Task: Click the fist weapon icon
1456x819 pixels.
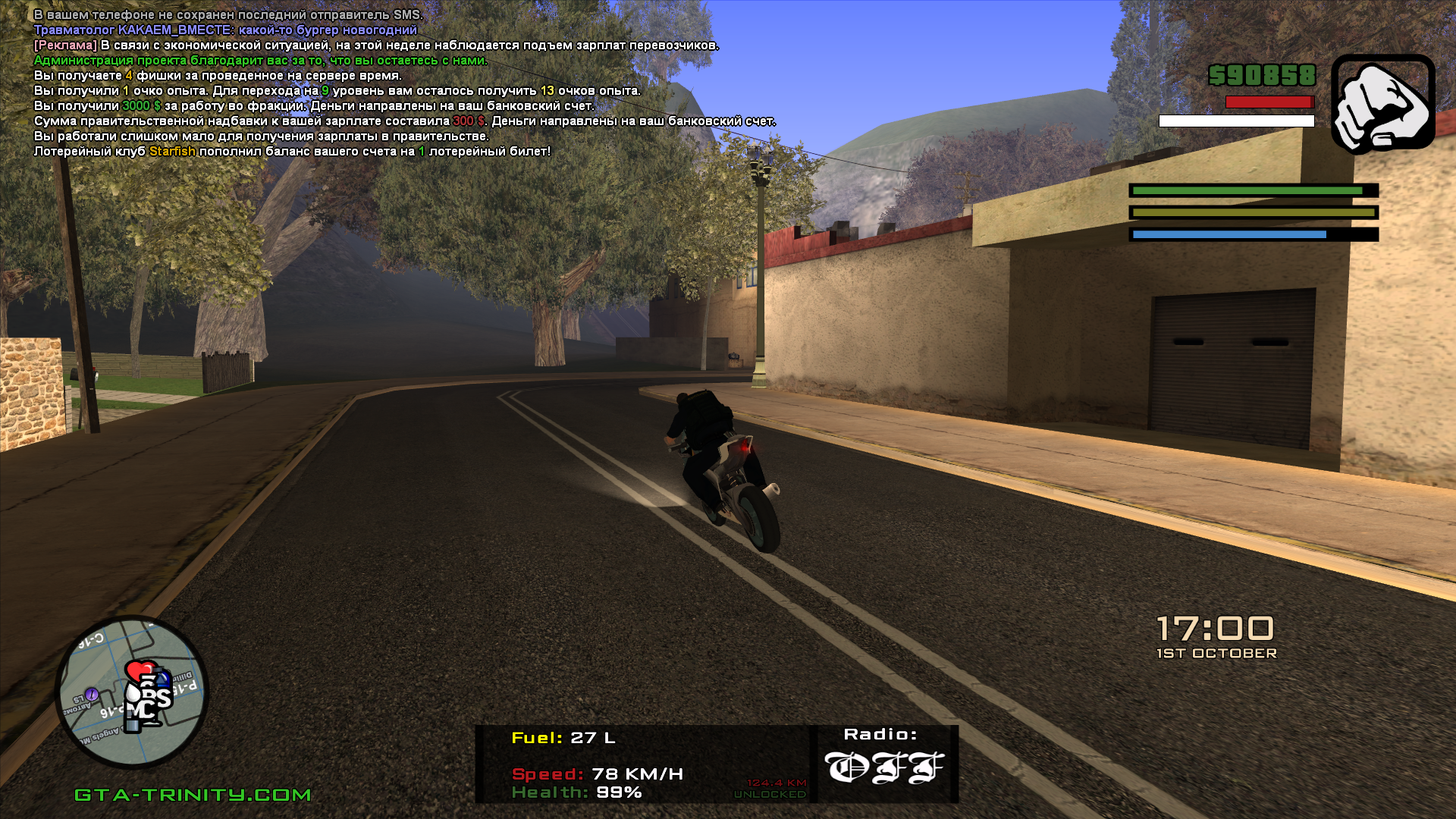Action: tap(1382, 103)
